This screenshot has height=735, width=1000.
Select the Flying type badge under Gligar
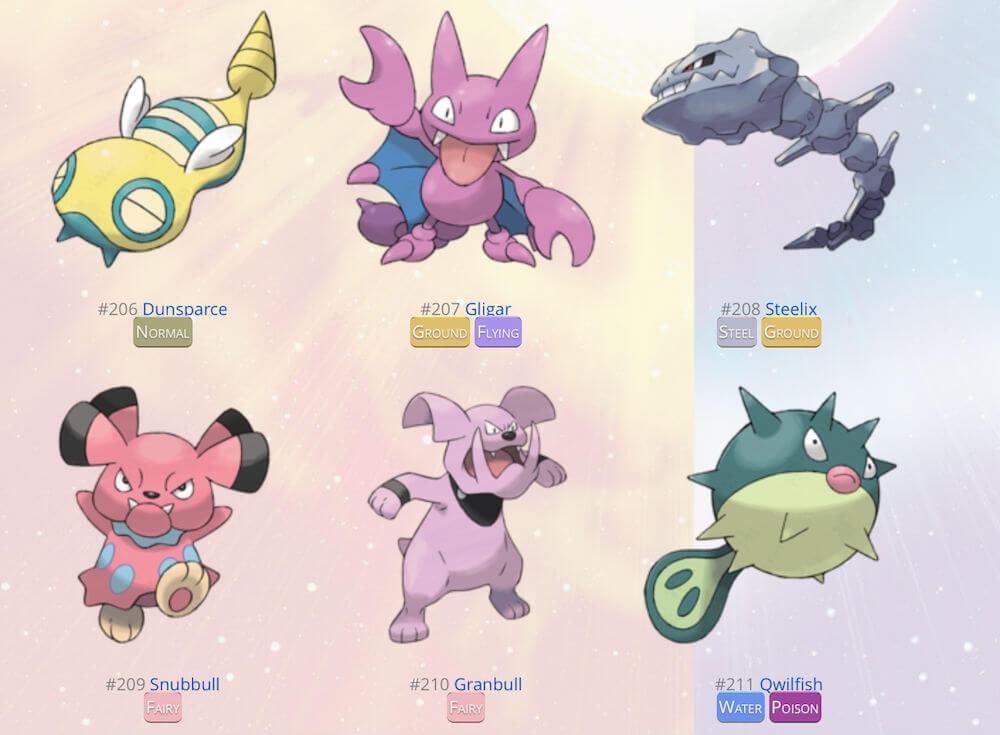click(498, 332)
